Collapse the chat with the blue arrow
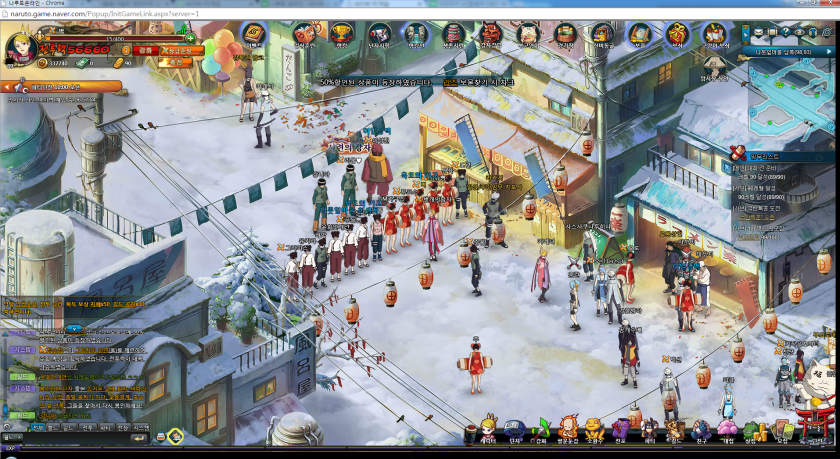 (x=74, y=328)
